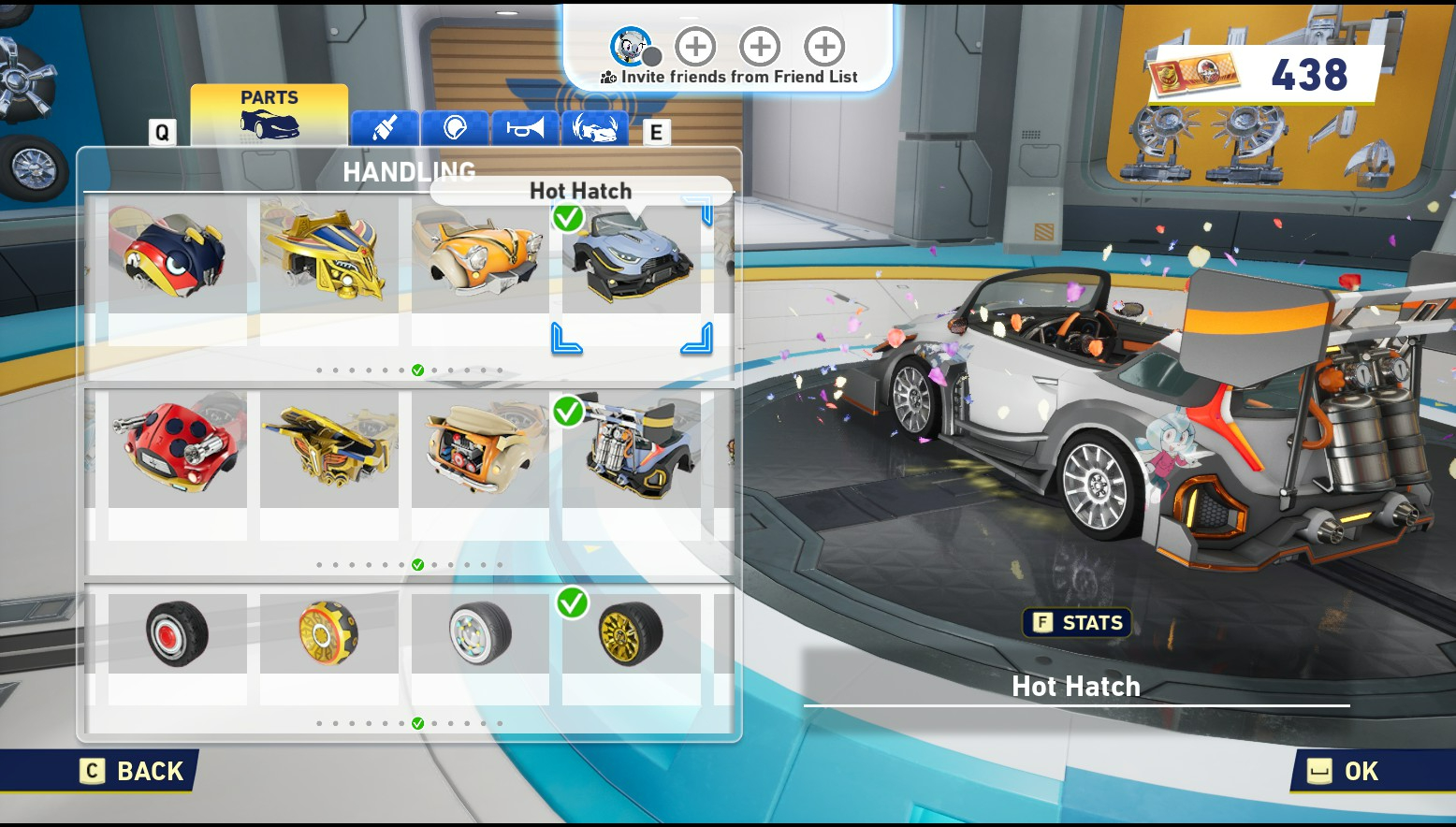
Task: Pick the white silver-rimmed tire
Action: point(480,633)
